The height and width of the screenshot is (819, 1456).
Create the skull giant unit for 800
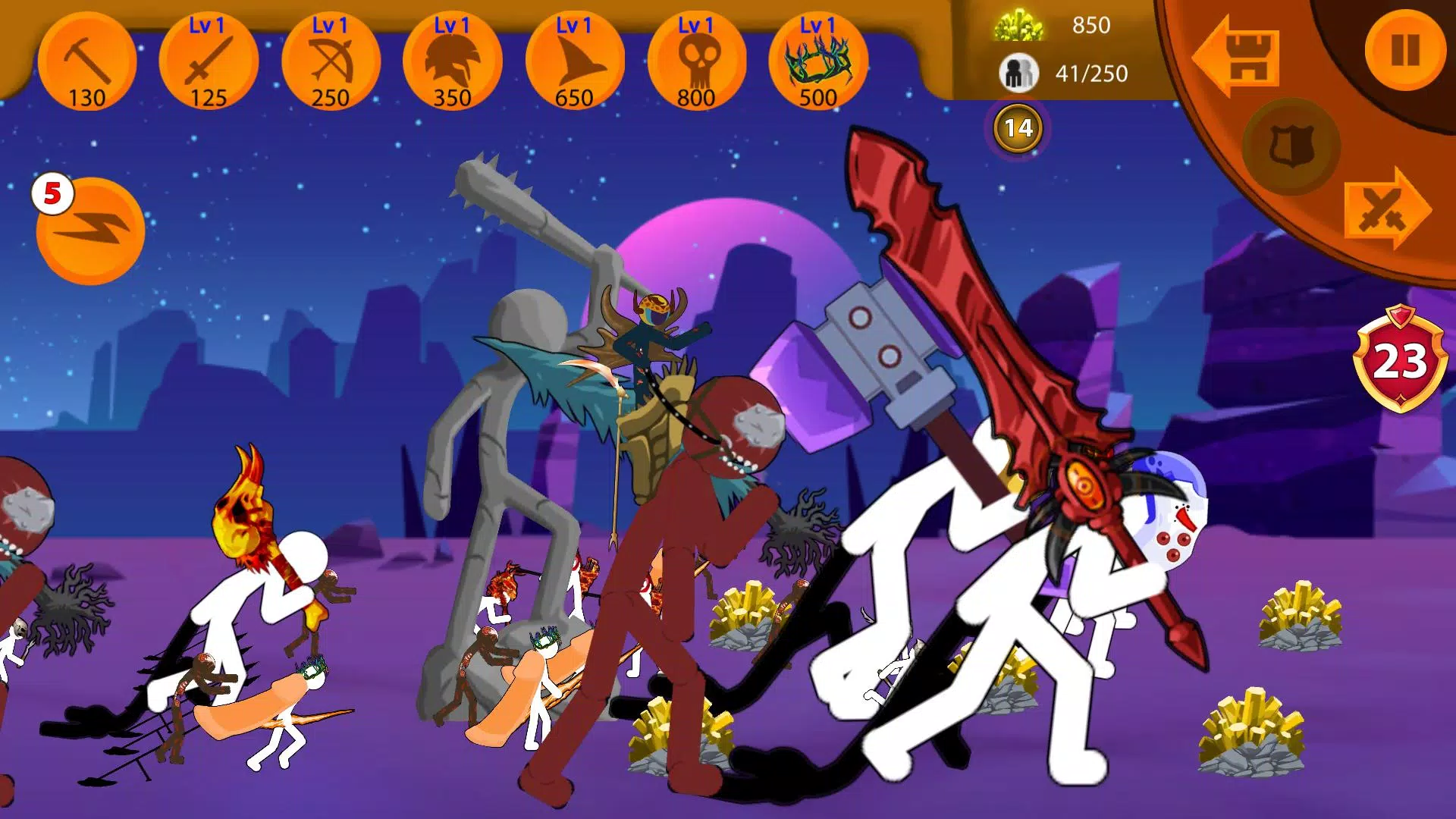(x=696, y=62)
